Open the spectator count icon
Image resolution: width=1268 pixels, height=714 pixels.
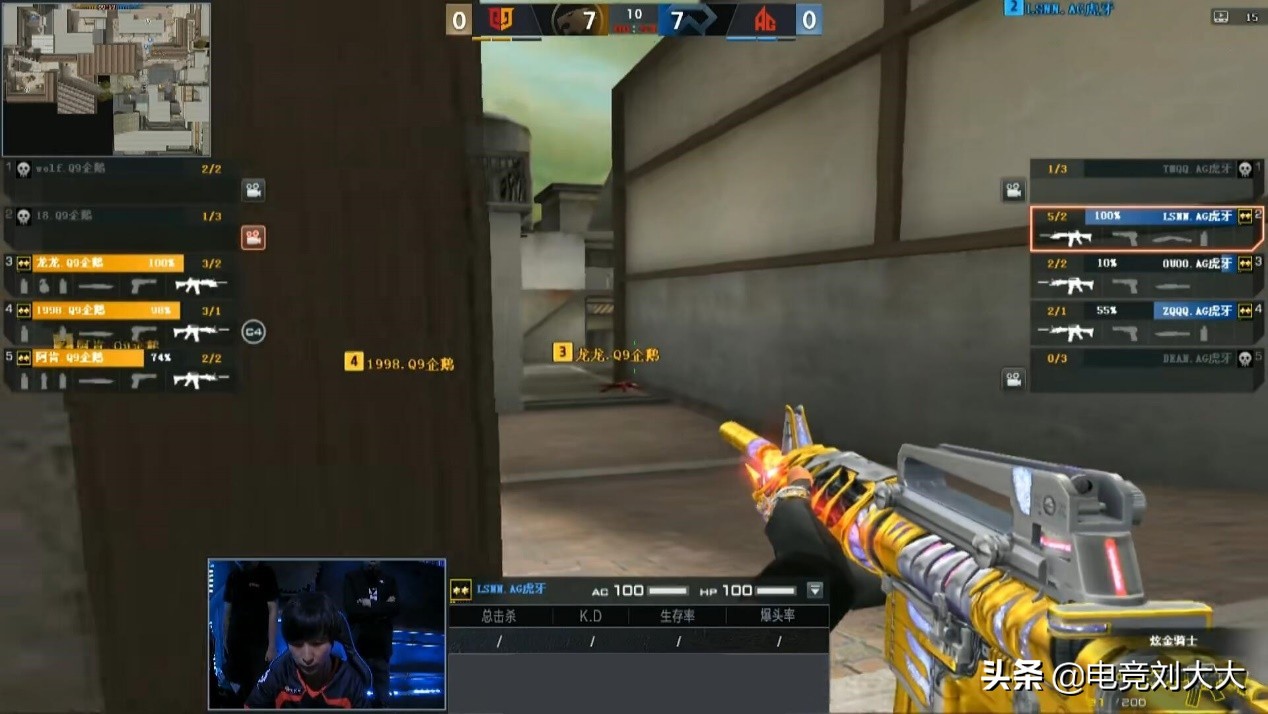tap(1221, 16)
